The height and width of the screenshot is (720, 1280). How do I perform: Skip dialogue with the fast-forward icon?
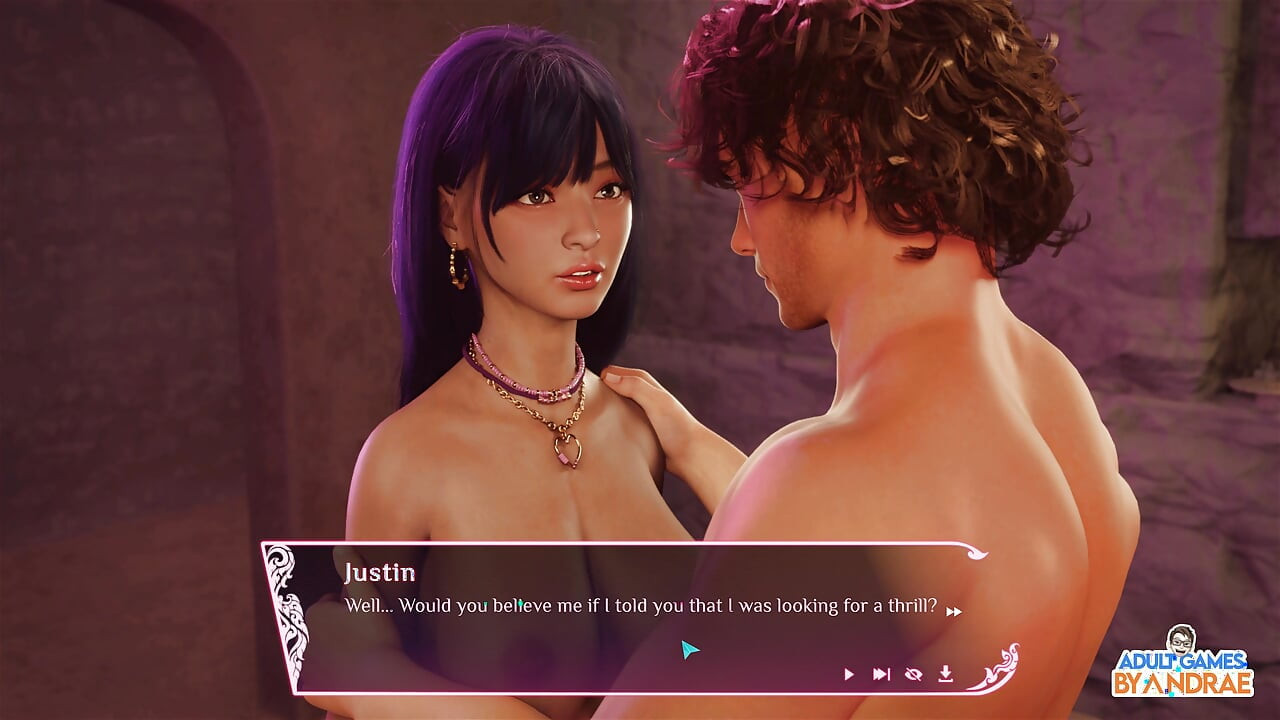coord(881,675)
